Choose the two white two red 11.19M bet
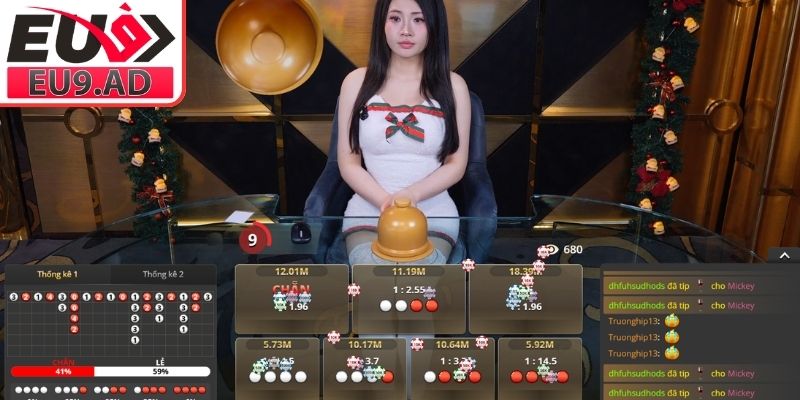Image resolution: width=800 pixels, height=400 pixels. (x=408, y=299)
